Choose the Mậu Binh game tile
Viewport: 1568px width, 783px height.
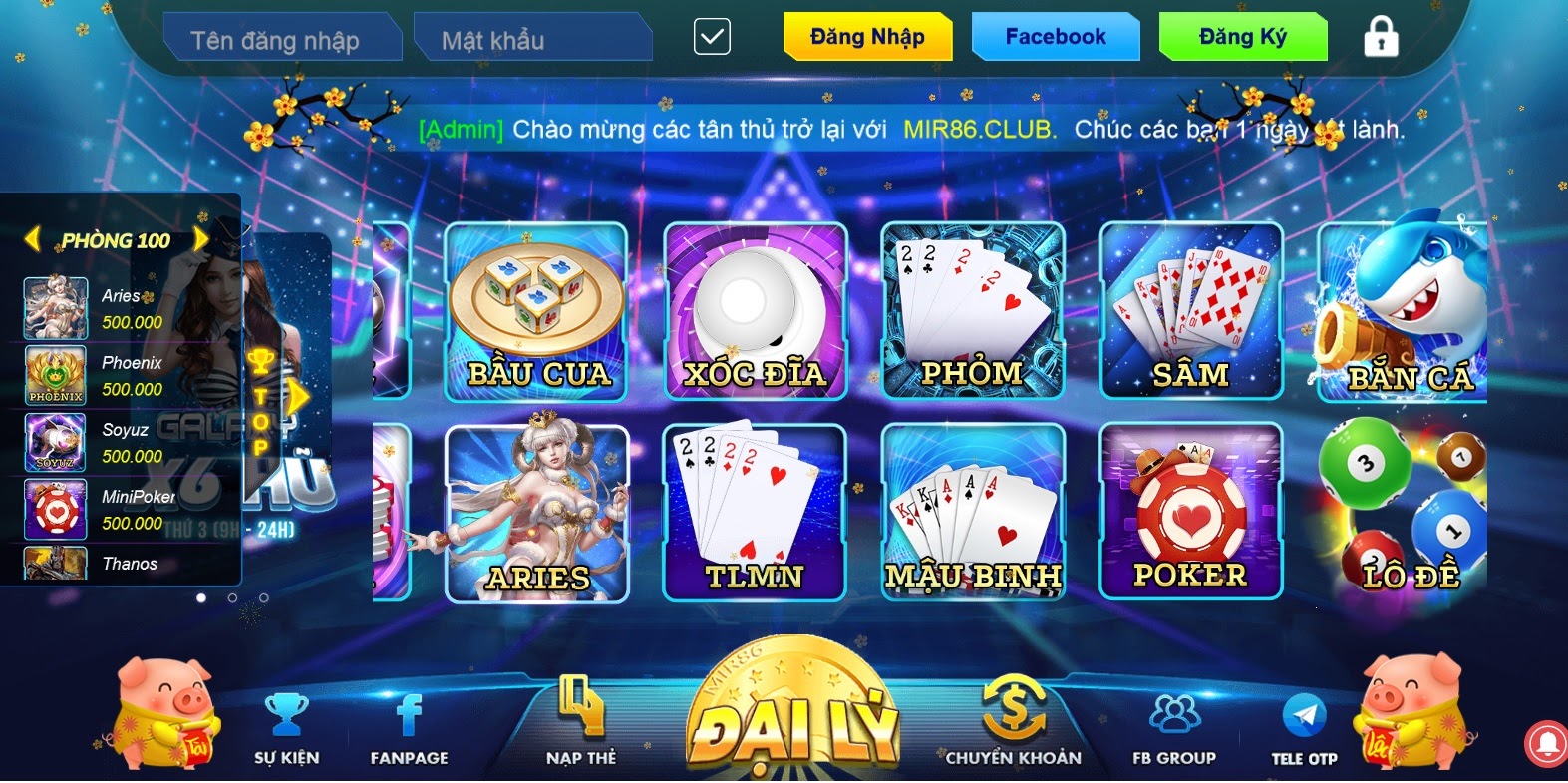pos(973,513)
